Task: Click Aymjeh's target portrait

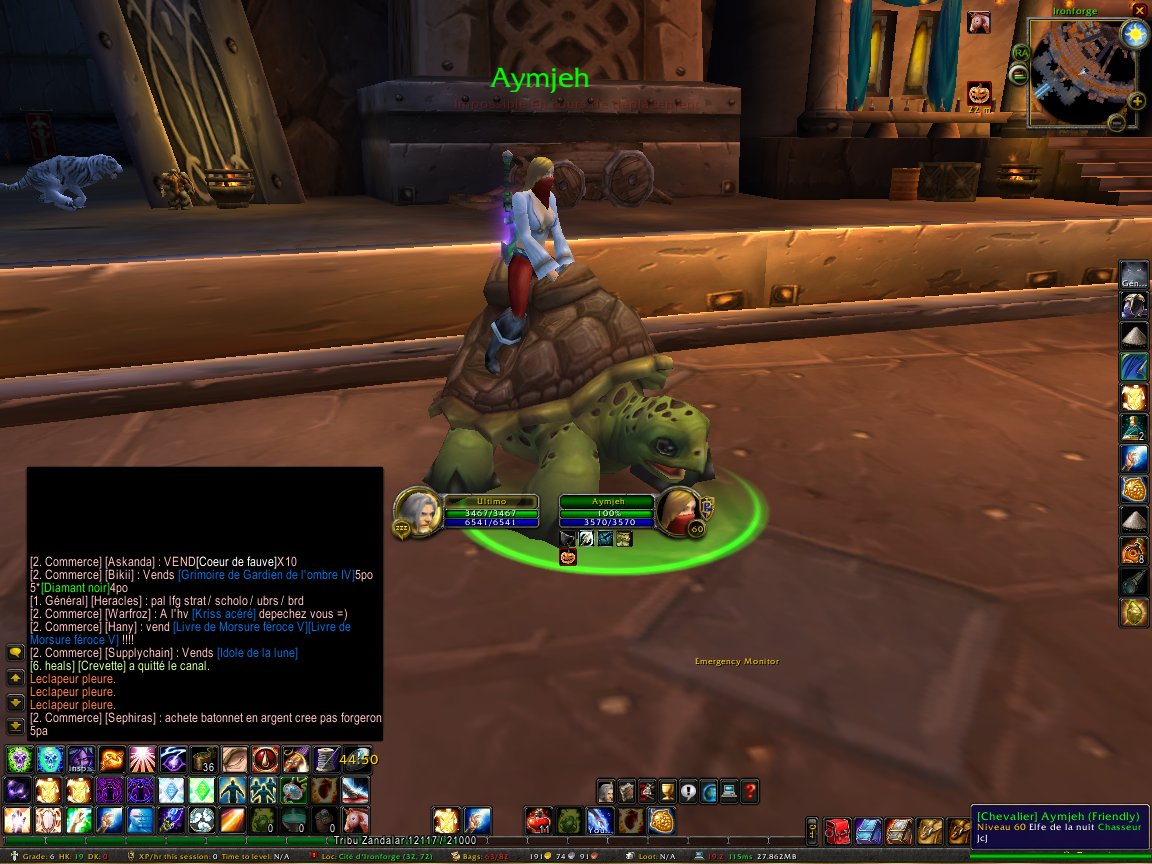Action: tap(682, 511)
